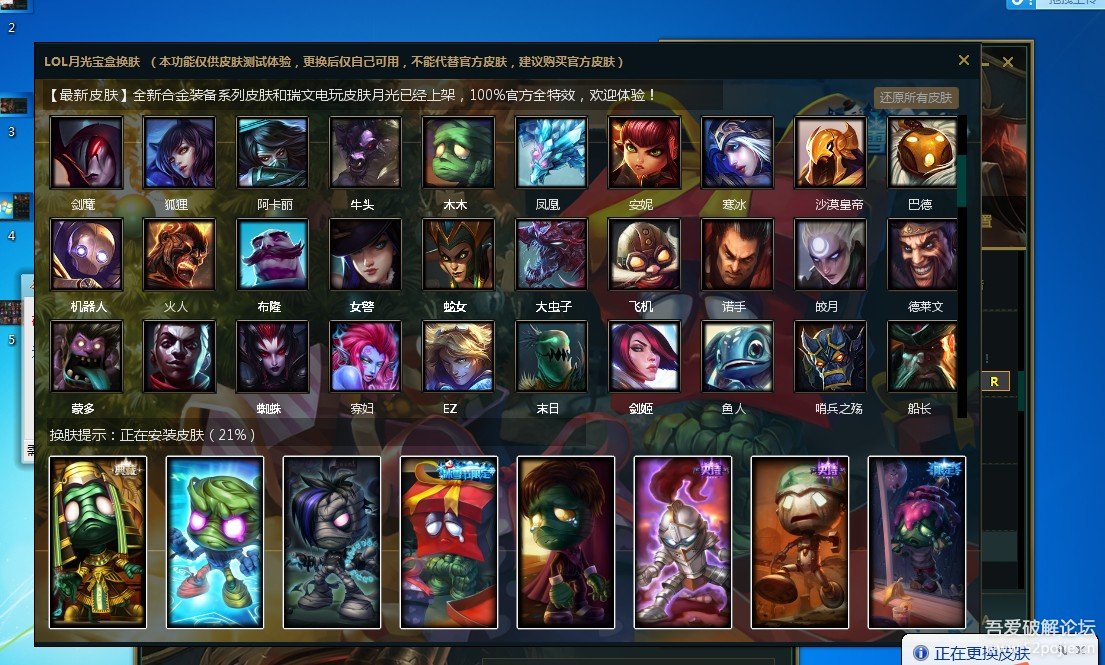Choose the 女警 champion icon
This screenshot has height=665, width=1105.
(365, 254)
